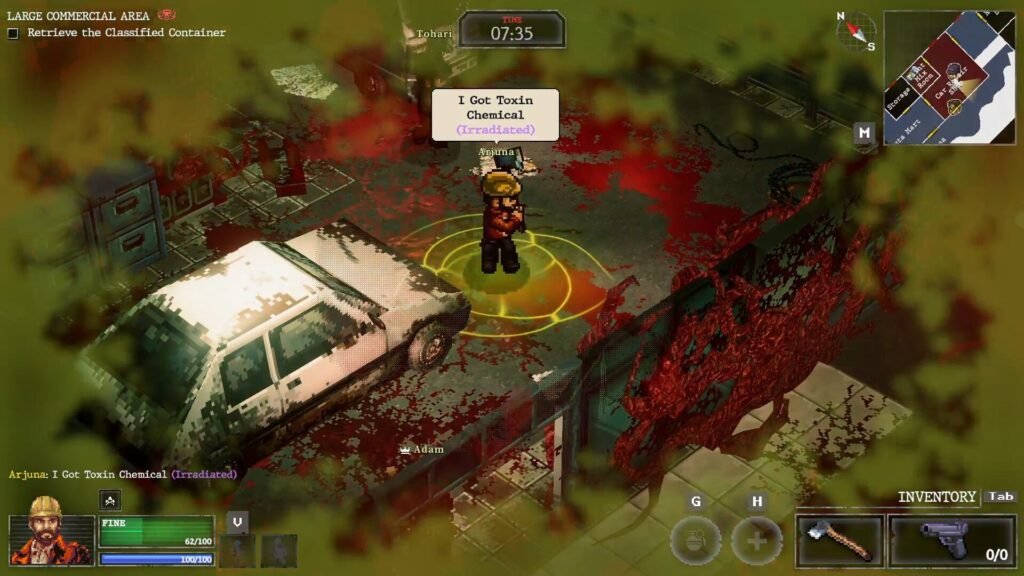
Task: Use the healing plus quick slot
Action: pos(756,541)
